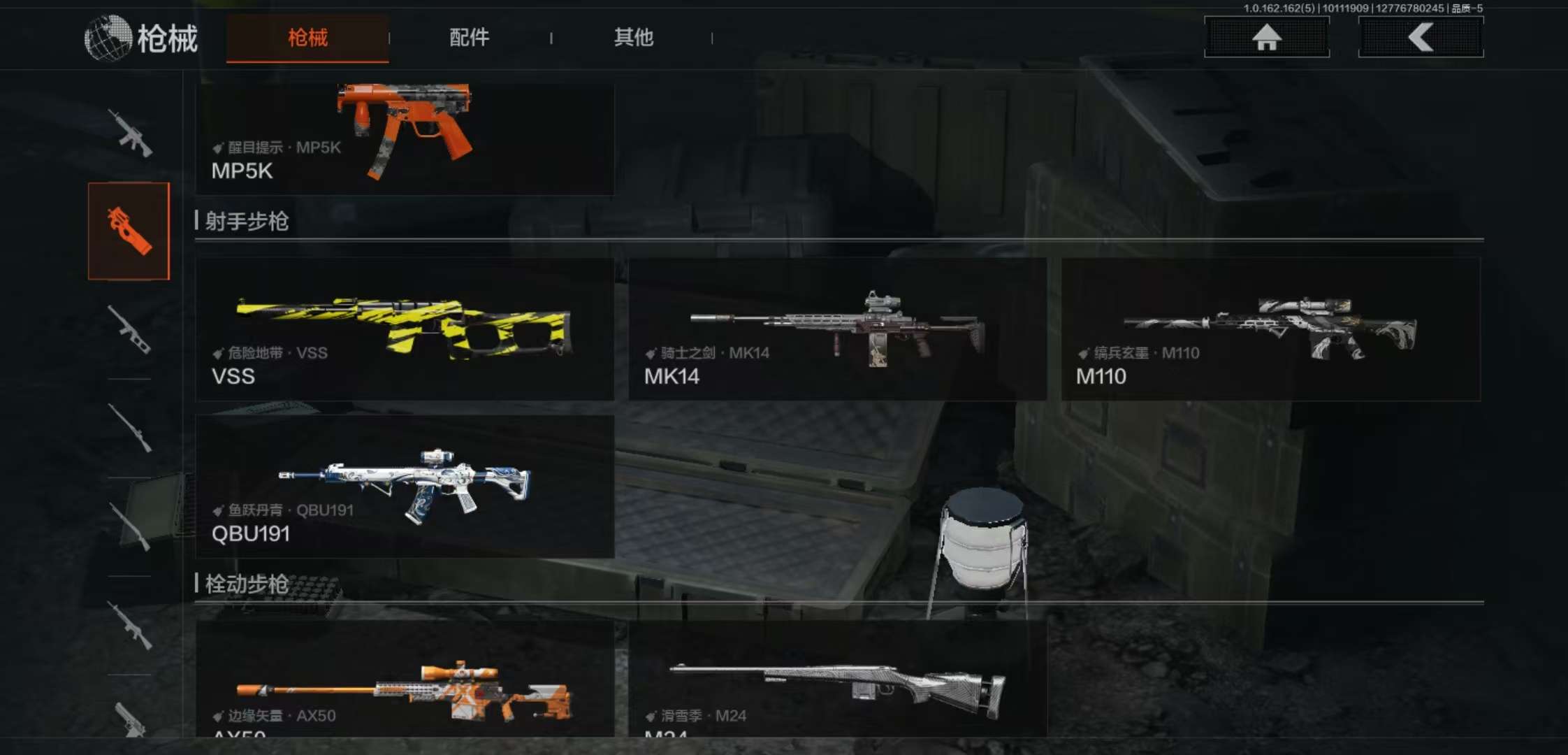The height and width of the screenshot is (755, 1568).
Task: Select the MK14 marksman rifle card
Action: click(x=837, y=329)
